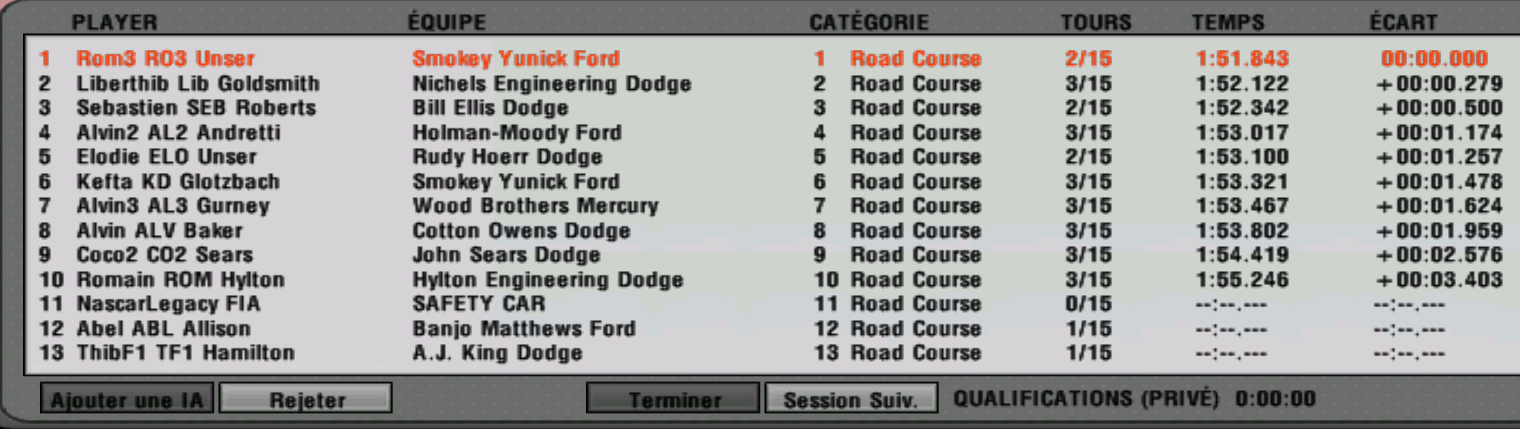The image size is (1520, 429).
Task: End the session with Terminer
Action: point(674,400)
